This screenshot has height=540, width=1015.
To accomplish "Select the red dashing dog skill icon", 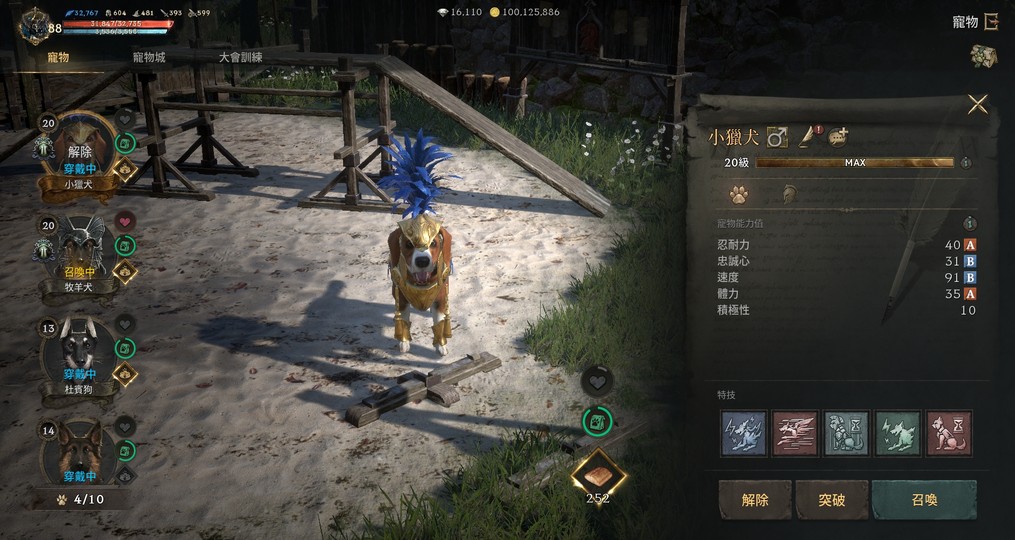I will [x=795, y=433].
